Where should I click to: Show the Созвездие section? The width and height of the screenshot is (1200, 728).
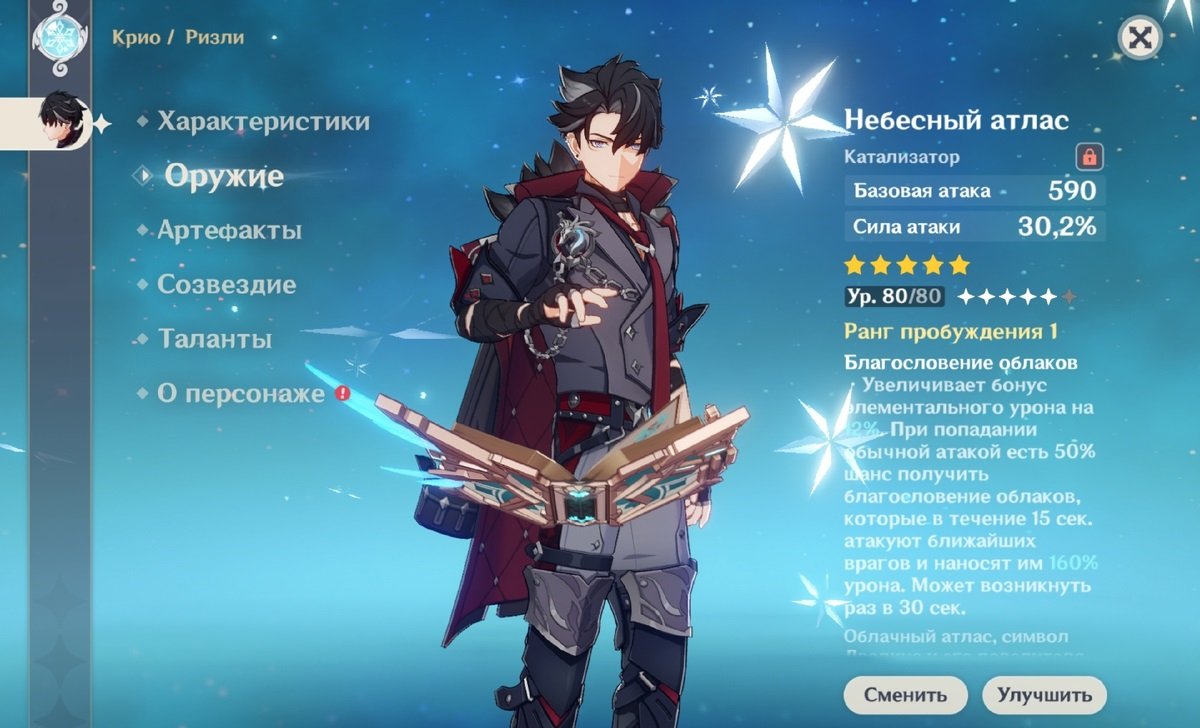point(226,285)
